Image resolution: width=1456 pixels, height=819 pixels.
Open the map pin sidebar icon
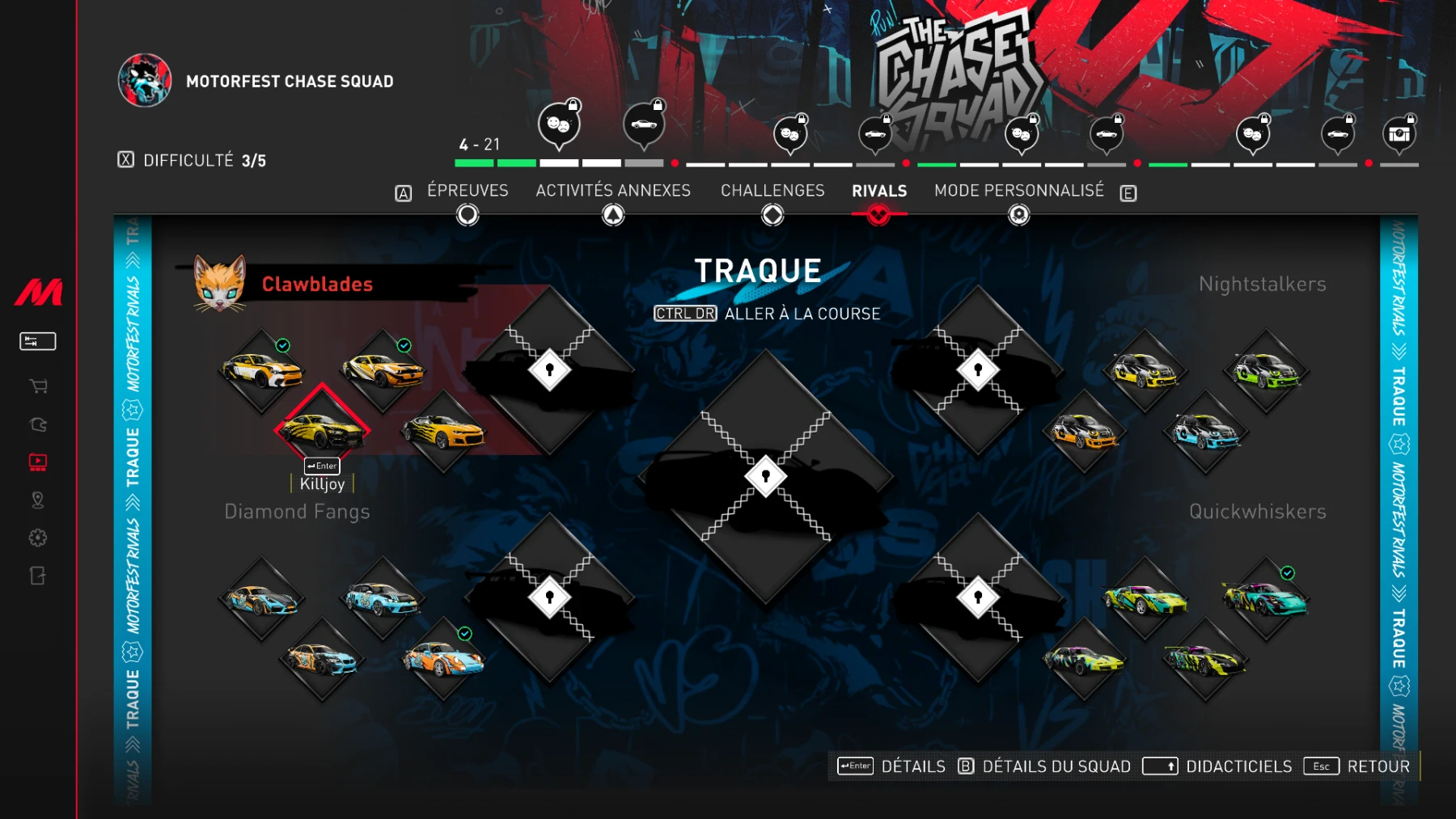click(38, 500)
